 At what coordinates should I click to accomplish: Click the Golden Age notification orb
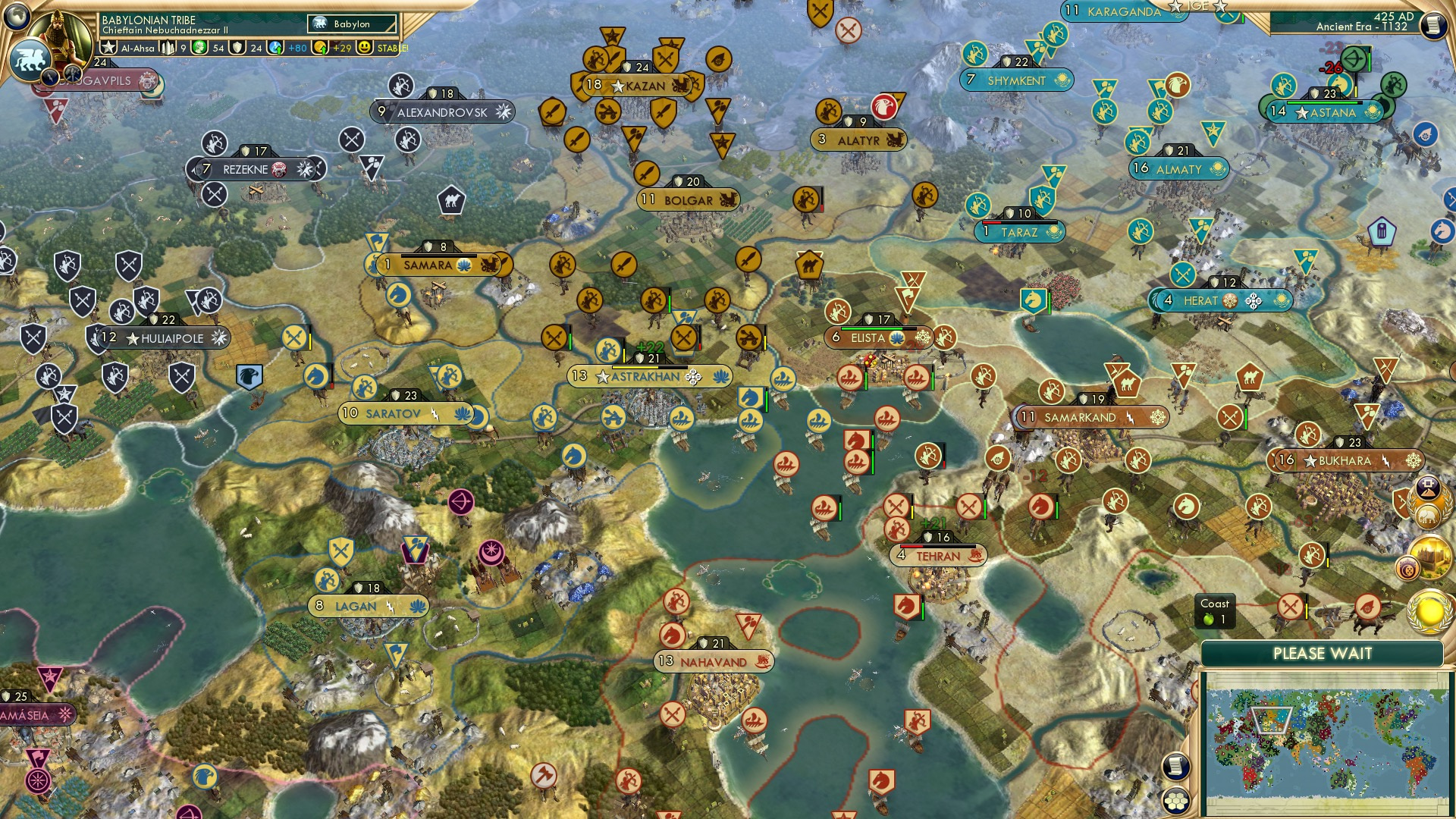(1429, 610)
